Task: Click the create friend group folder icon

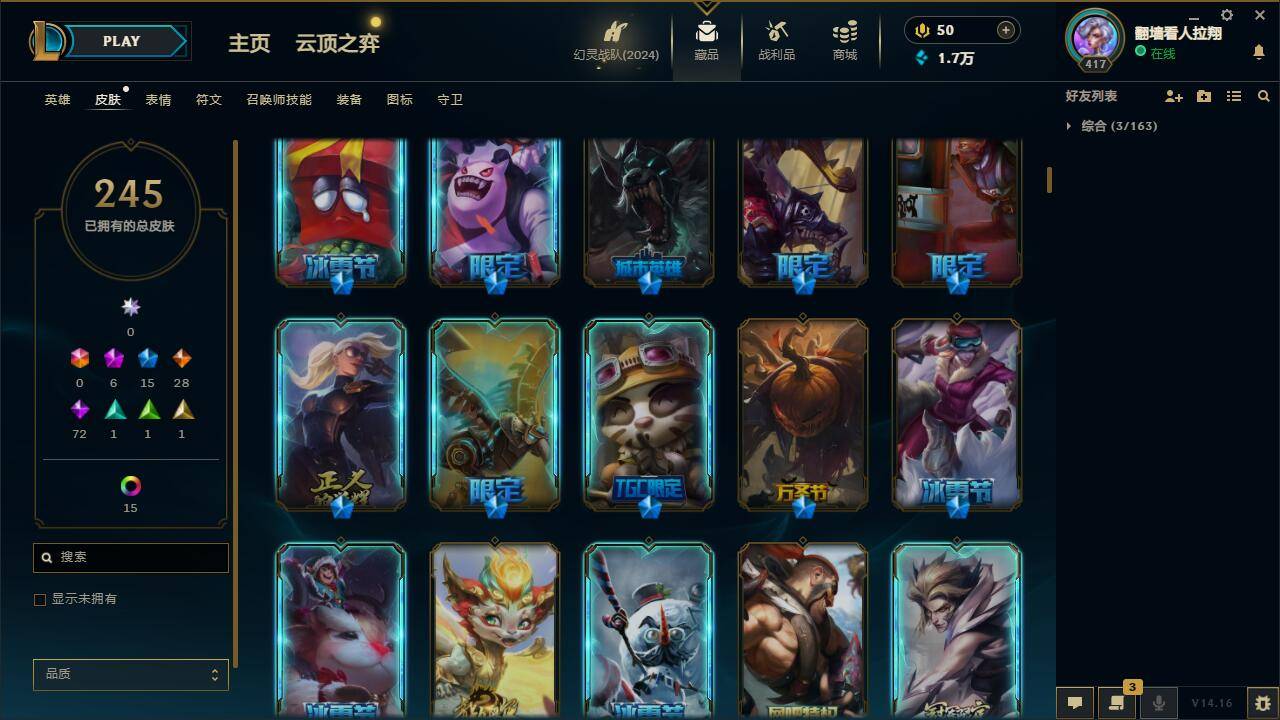Action: [1202, 96]
